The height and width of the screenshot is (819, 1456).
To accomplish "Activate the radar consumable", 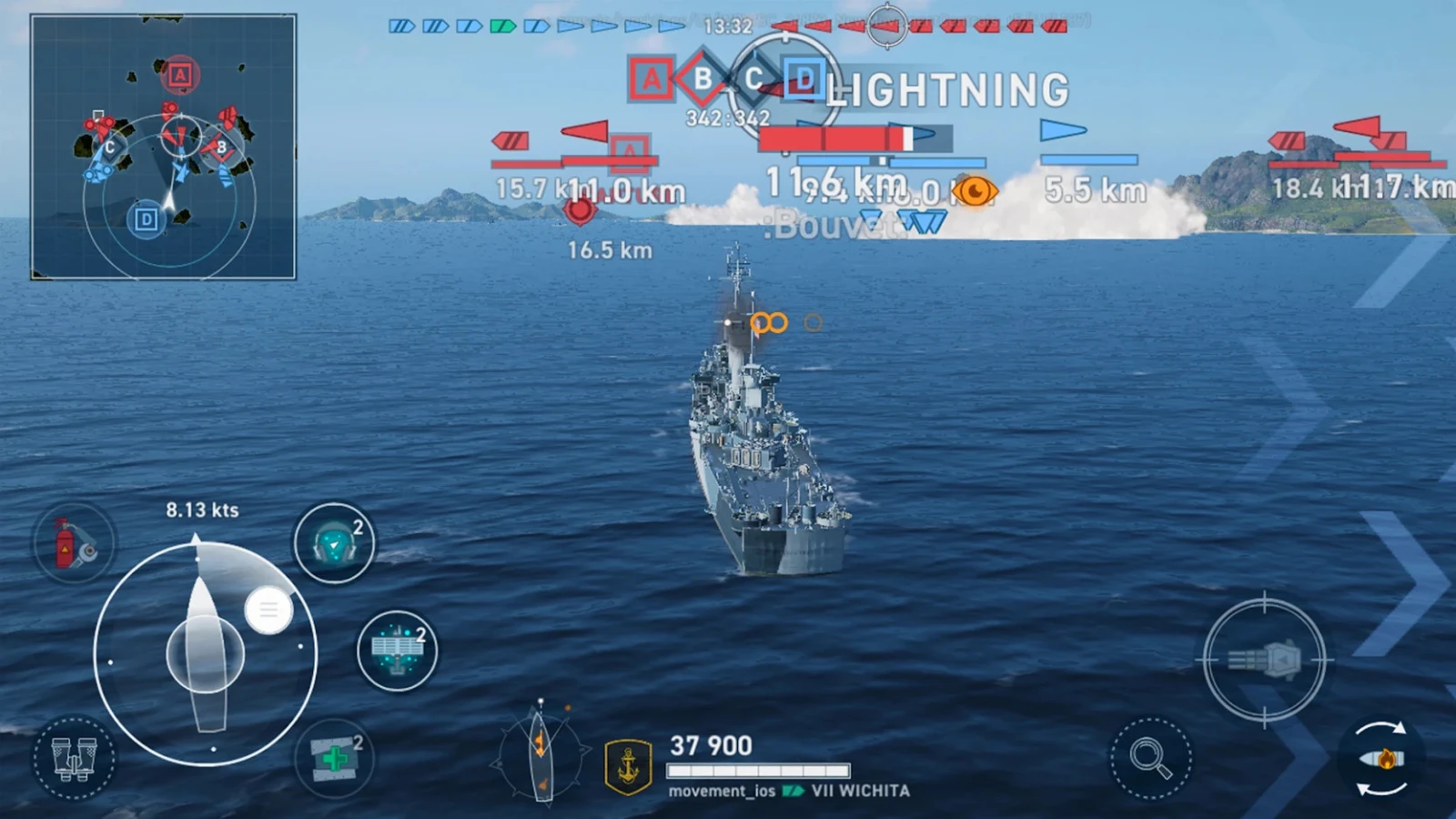I will pyautogui.click(x=398, y=650).
